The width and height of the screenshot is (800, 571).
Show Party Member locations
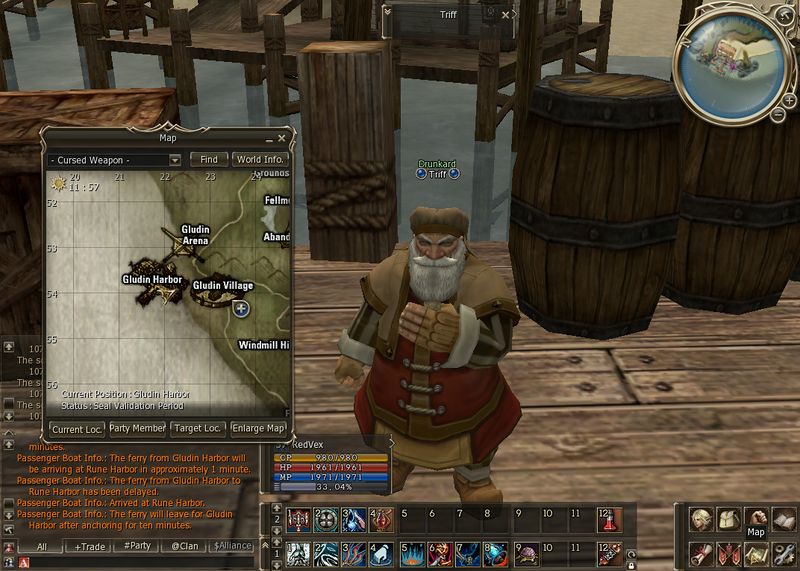click(137, 428)
